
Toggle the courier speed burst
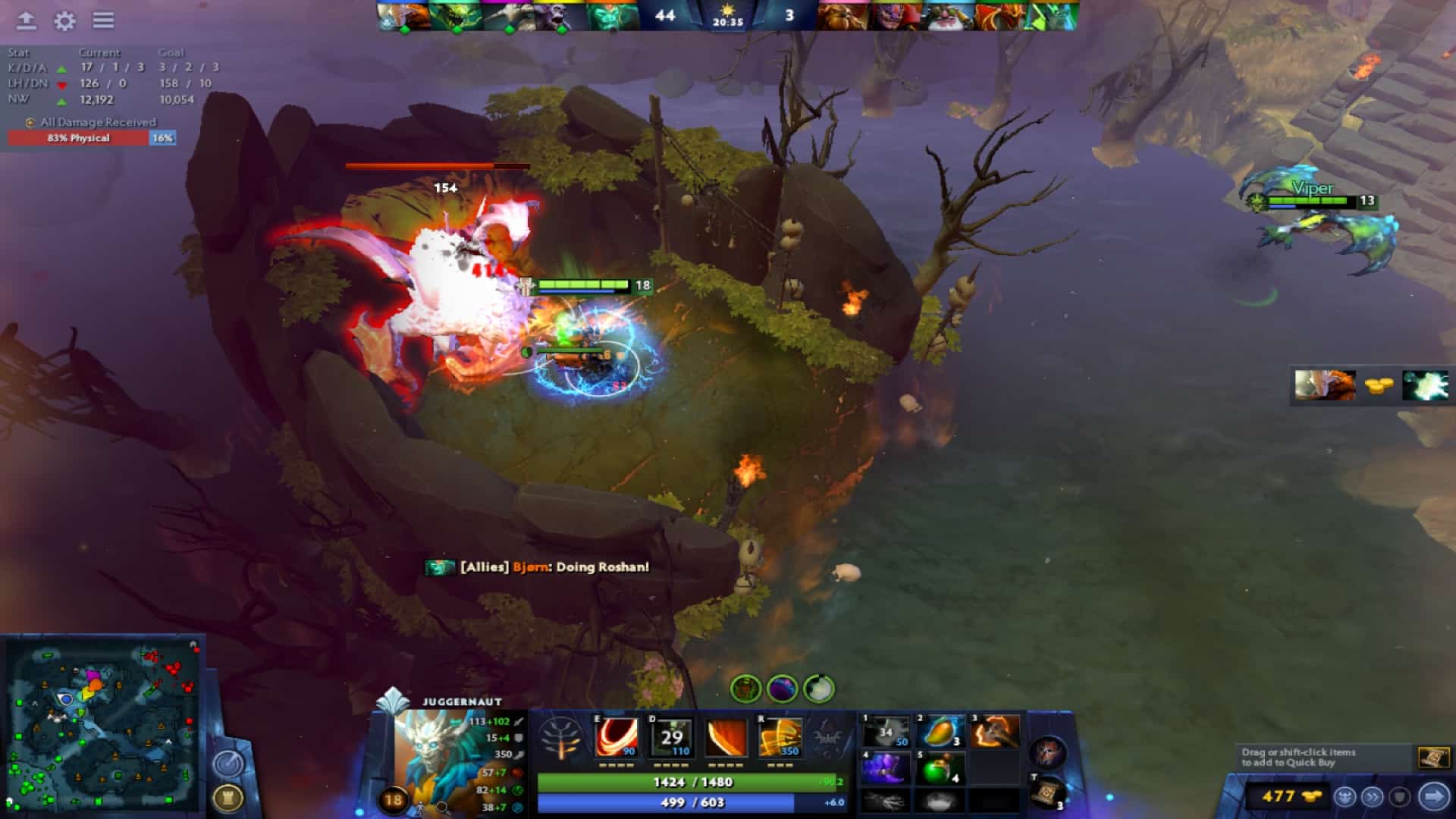[1374, 794]
